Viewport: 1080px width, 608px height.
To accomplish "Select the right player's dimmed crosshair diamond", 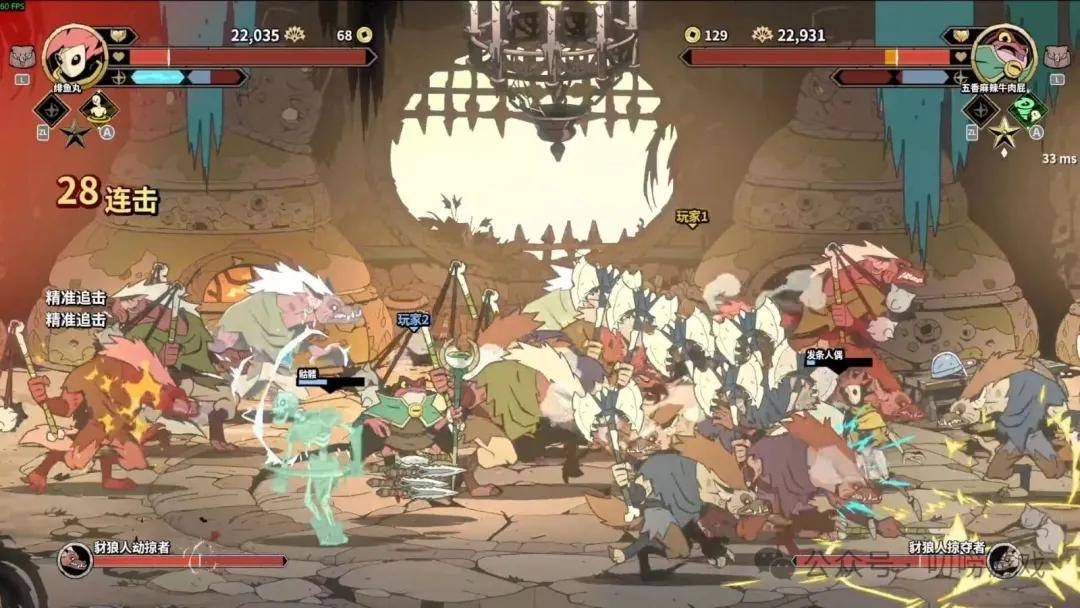I will (x=980, y=110).
